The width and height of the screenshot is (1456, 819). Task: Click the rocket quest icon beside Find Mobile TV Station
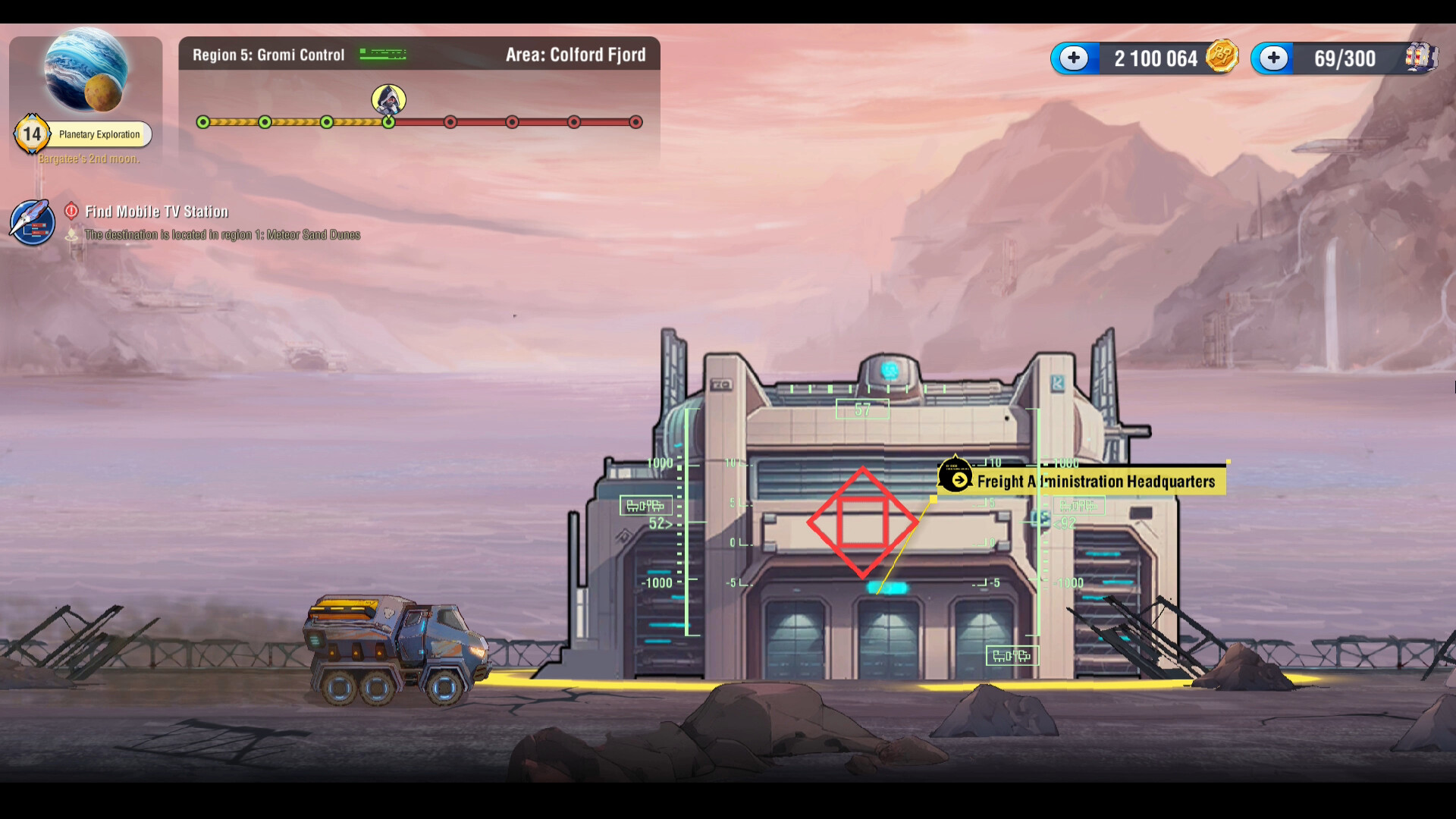coord(31,222)
